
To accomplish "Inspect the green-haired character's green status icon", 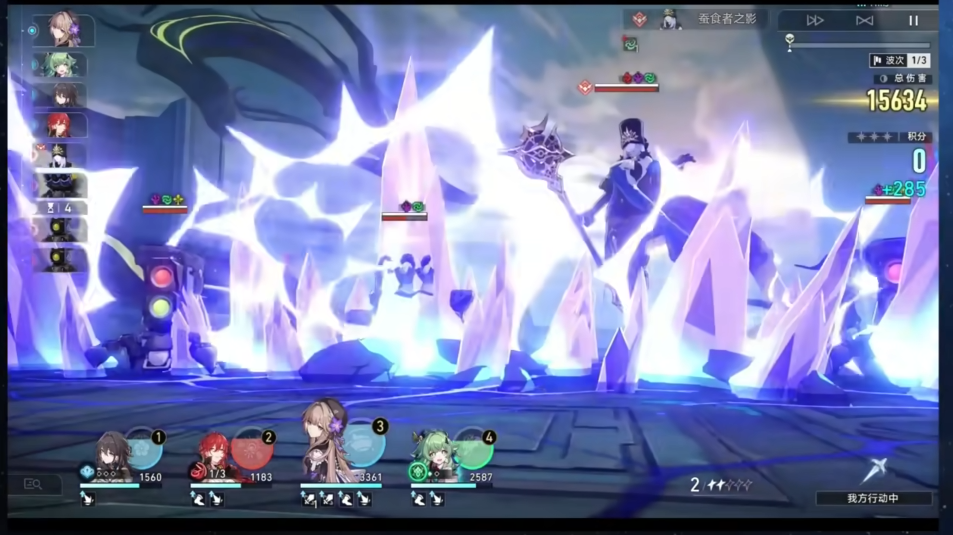I will click(418, 472).
